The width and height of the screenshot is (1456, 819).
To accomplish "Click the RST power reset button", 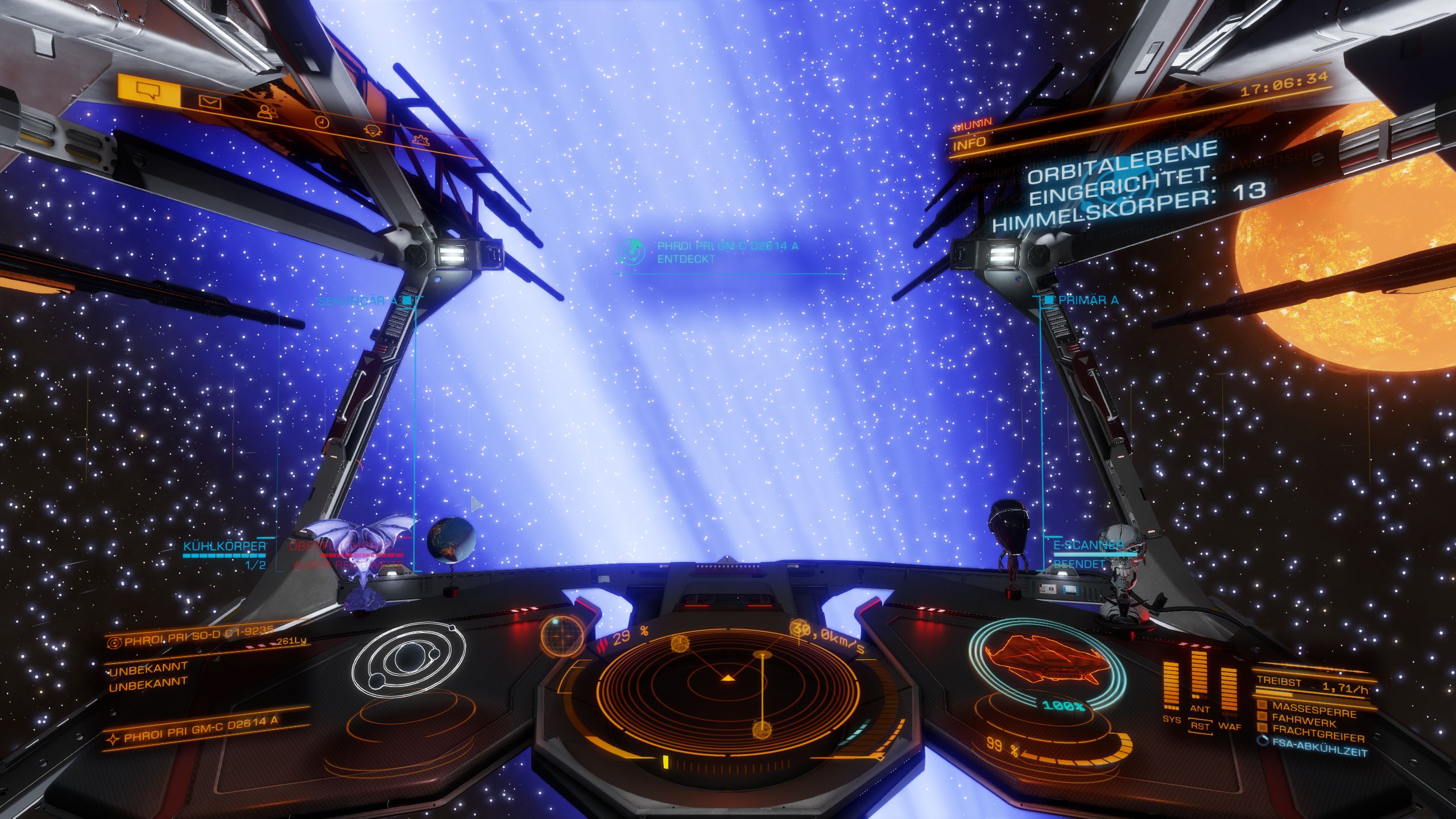I will 1200,726.
